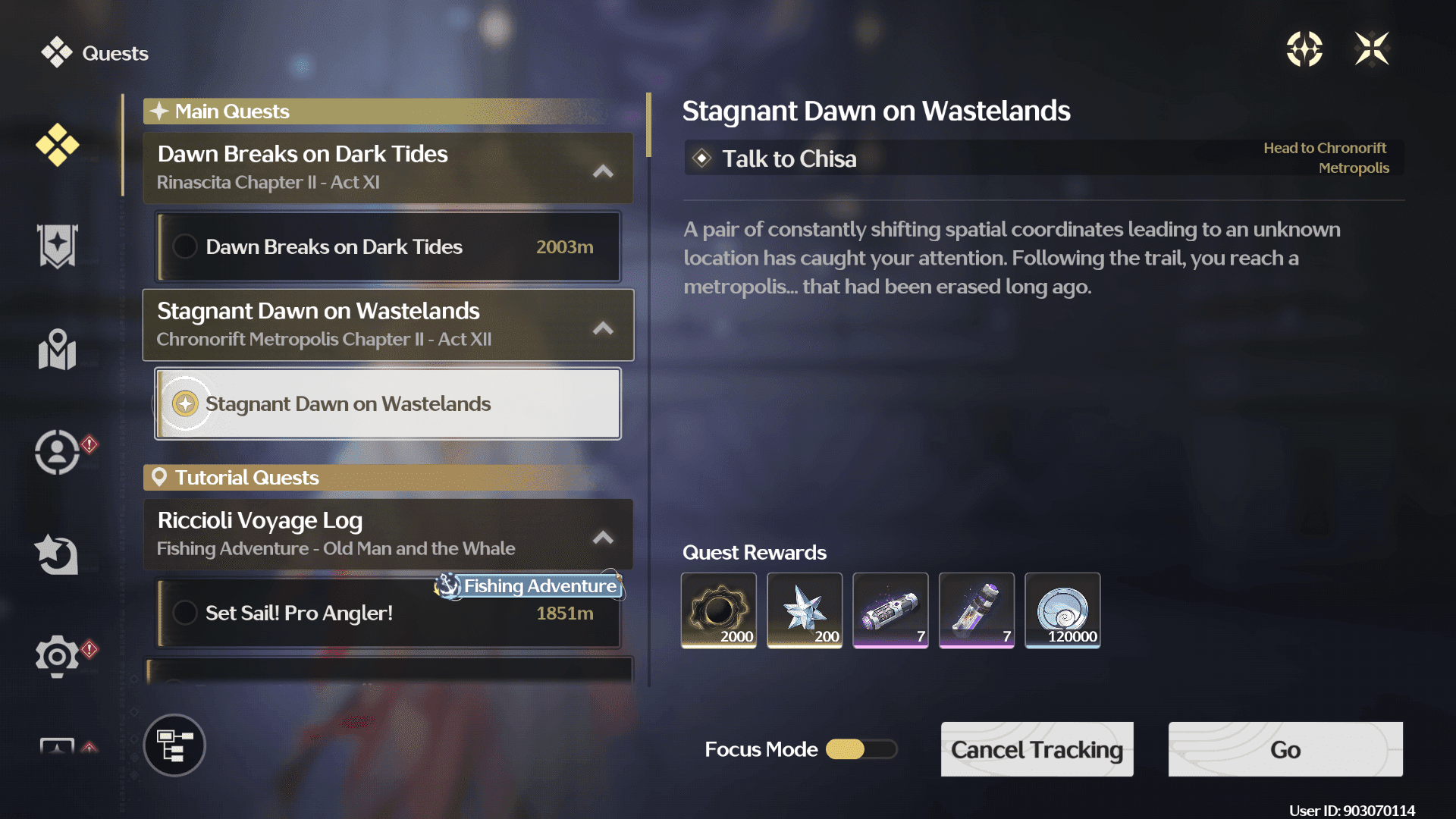Click the crosshair icon beside the close button

[x=1304, y=49]
